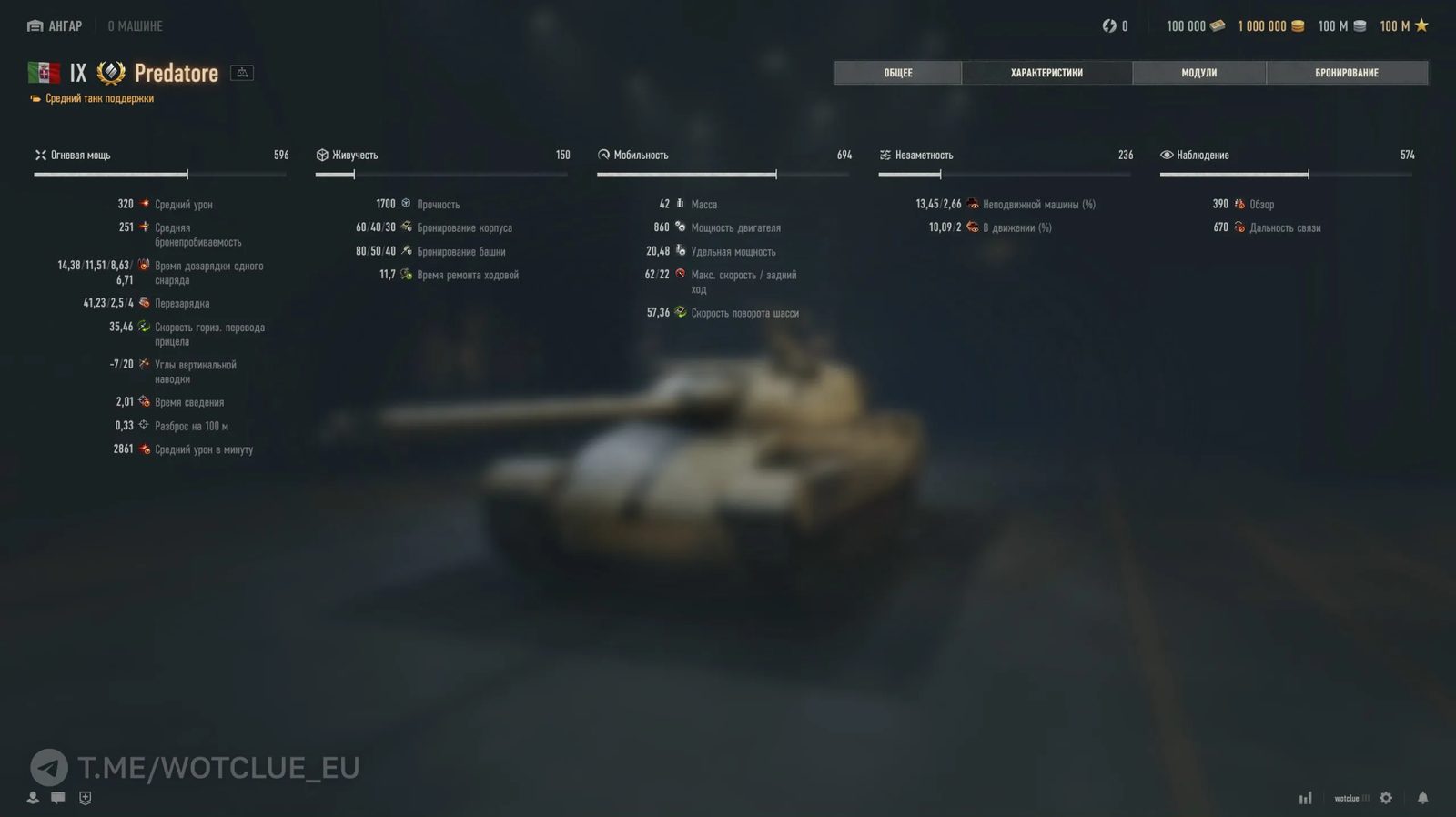This screenshot has height=817, width=1456.
Task: Click the elite vehicle medal emblem
Action: (108, 72)
